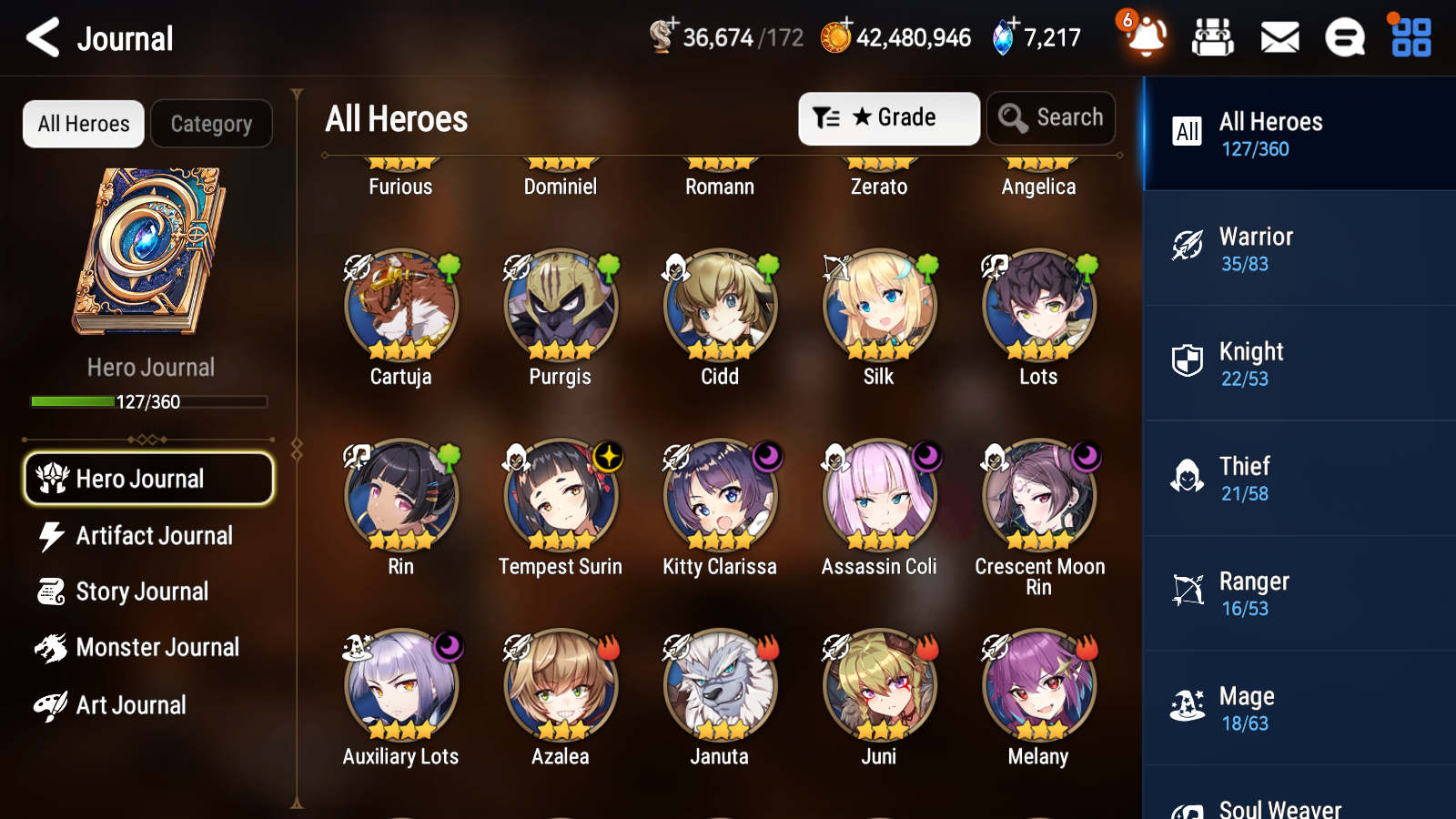Image resolution: width=1456 pixels, height=819 pixels.
Task: Select the Artifact Journal lightning icon
Action: pyautogui.click(x=52, y=536)
